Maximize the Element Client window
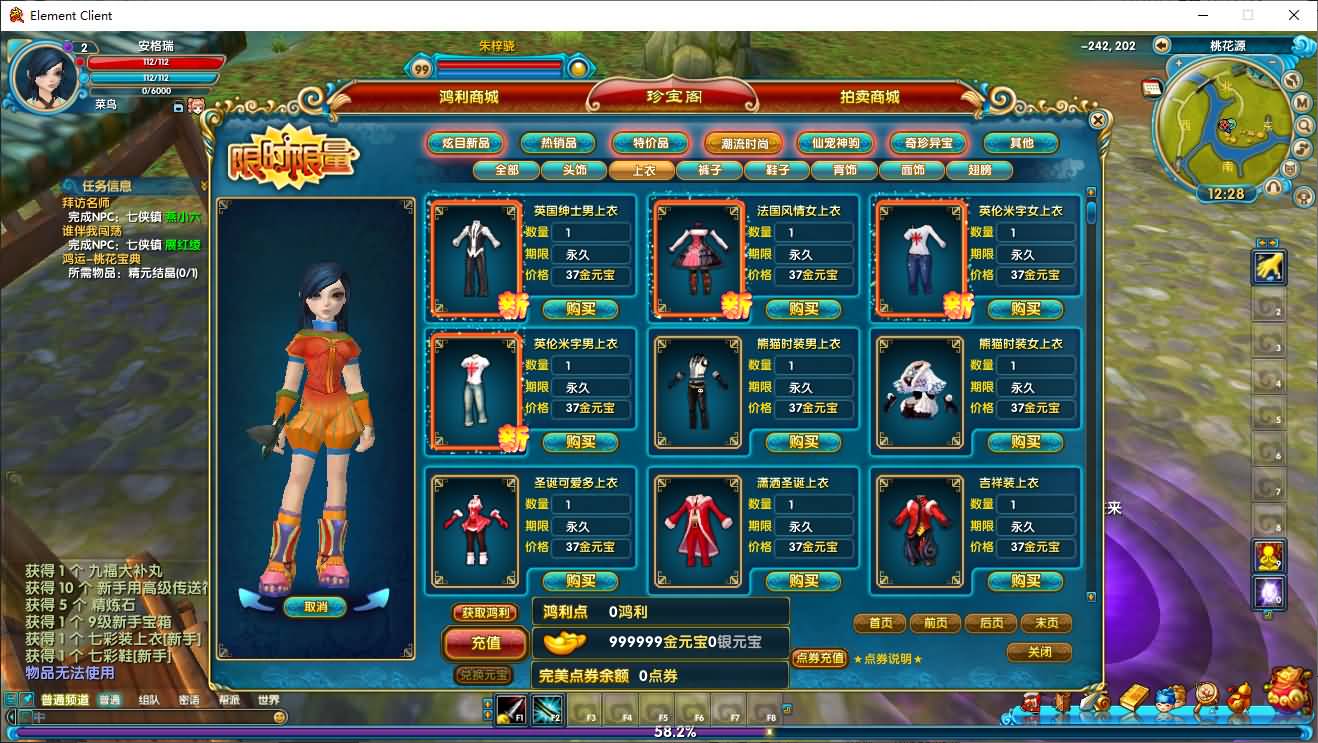1318x743 pixels. [x=1248, y=15]
